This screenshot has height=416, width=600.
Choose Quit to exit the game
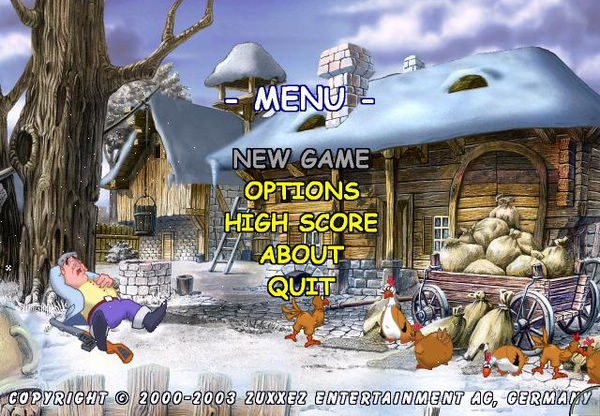[300, 286]
